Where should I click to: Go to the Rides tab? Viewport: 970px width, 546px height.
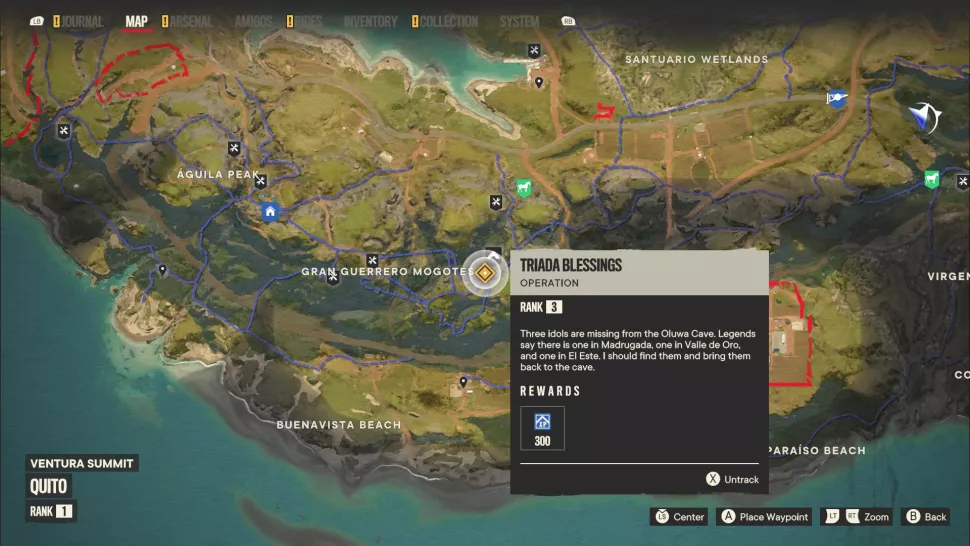pos(310,21)
